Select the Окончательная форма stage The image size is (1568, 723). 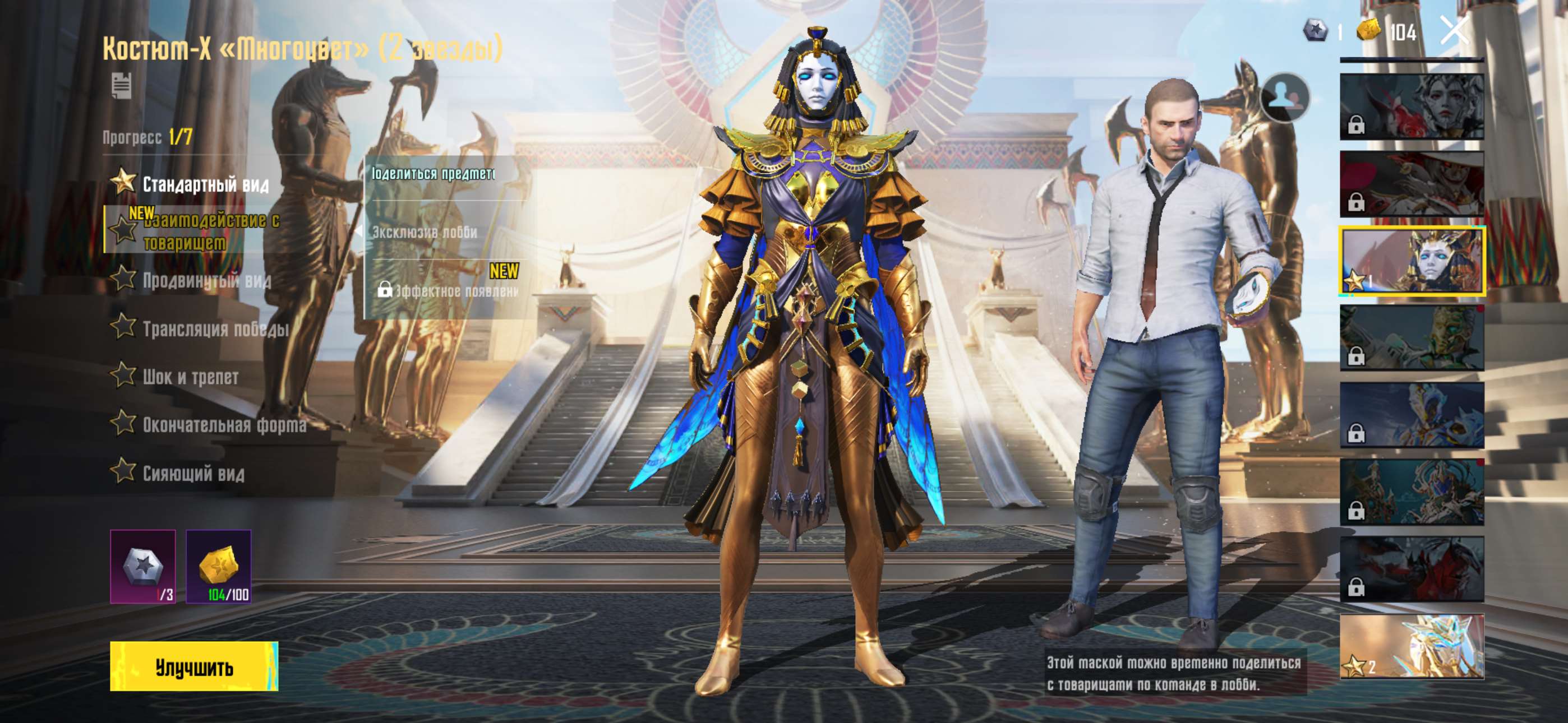[223, 425]
